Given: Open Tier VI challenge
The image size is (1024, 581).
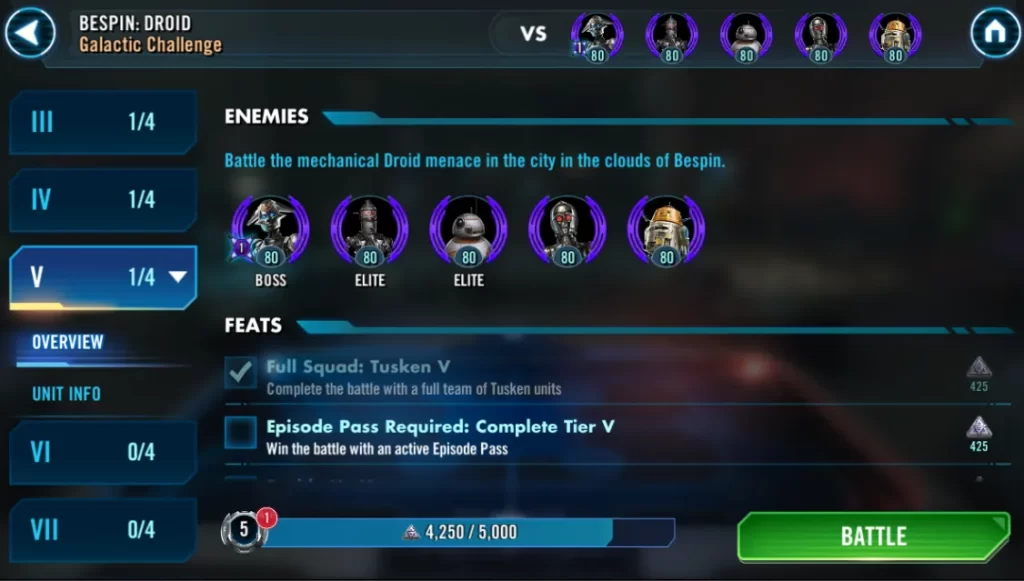Looking at the screenshot, I should [x=102, y=452].
